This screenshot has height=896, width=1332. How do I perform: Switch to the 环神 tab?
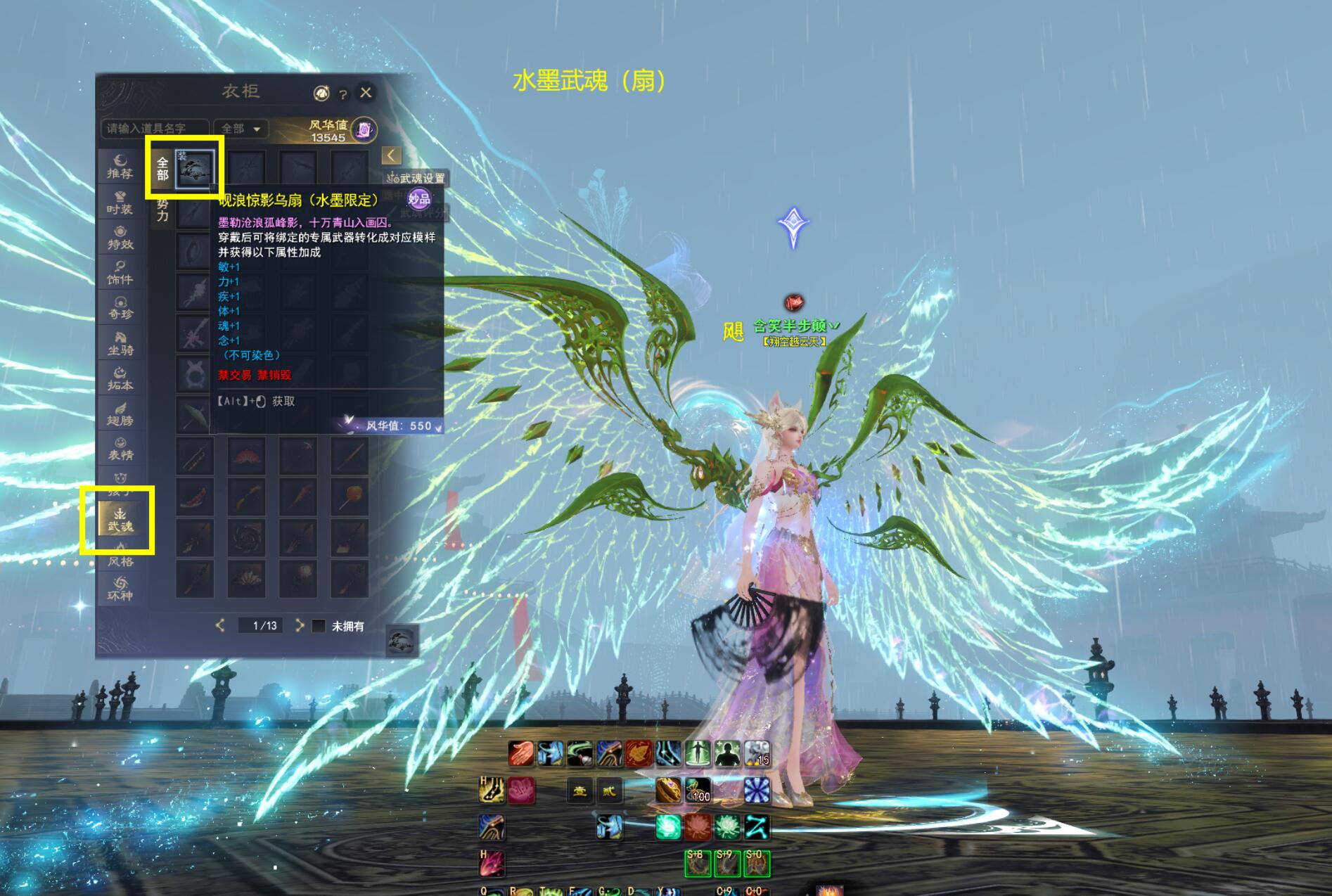click(120, 589)
